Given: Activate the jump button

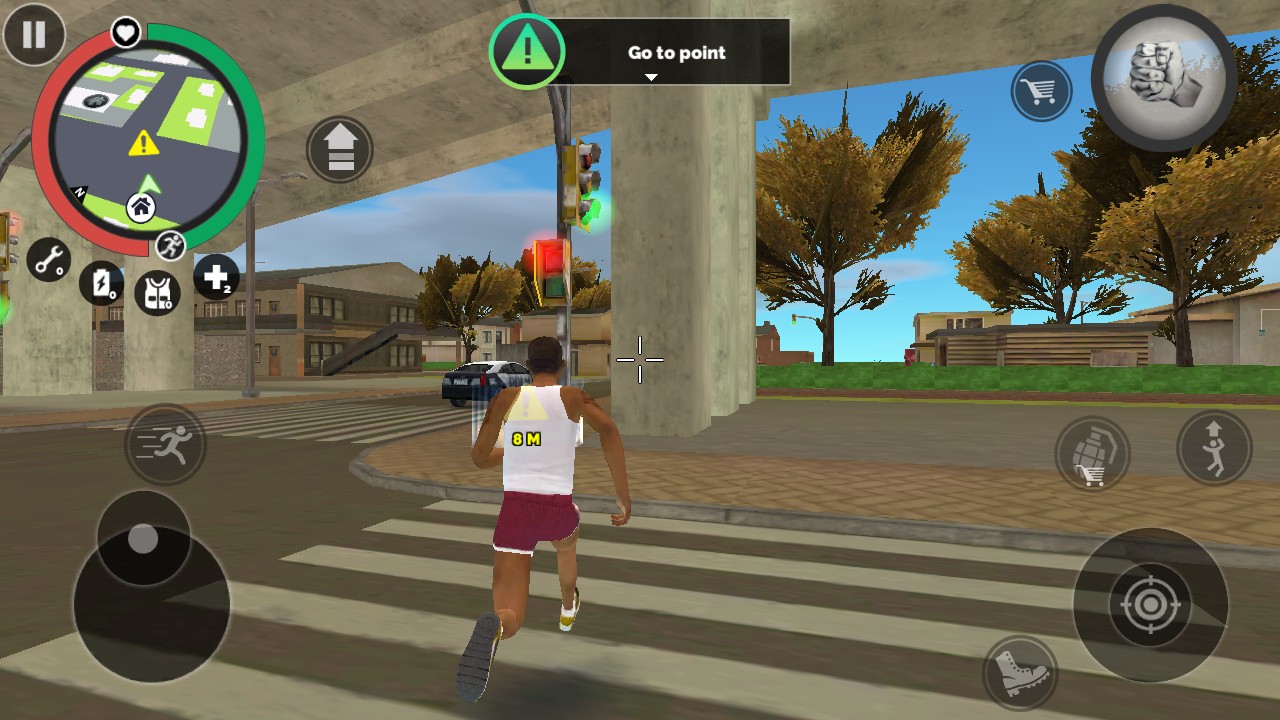Looking at the screenshot, I should pyautogui.click(x=1214, y=446).
